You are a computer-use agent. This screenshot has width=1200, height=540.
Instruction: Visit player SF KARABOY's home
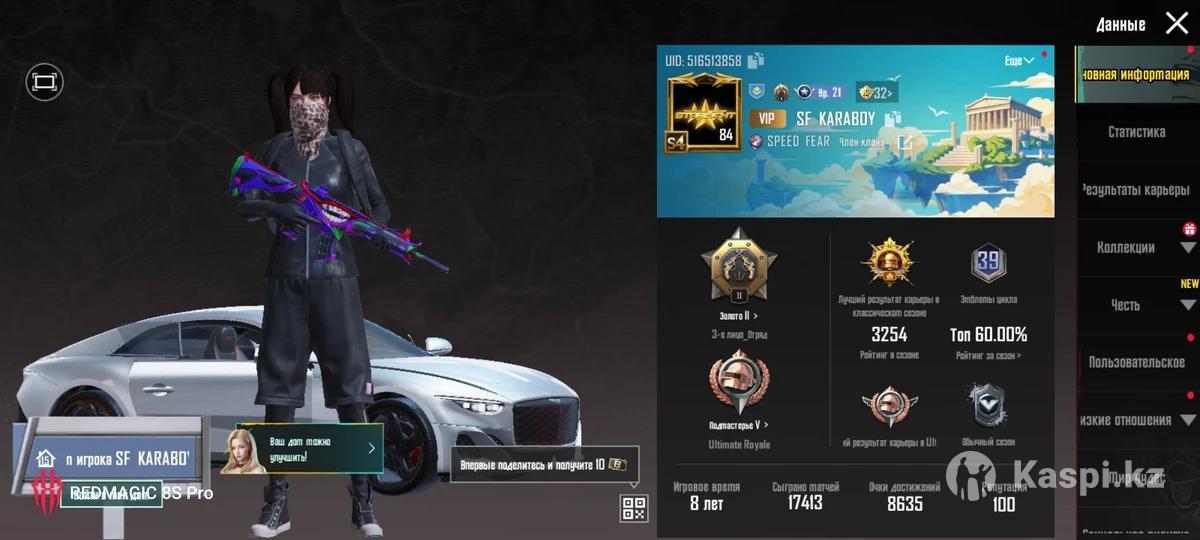tap(110, 459)
